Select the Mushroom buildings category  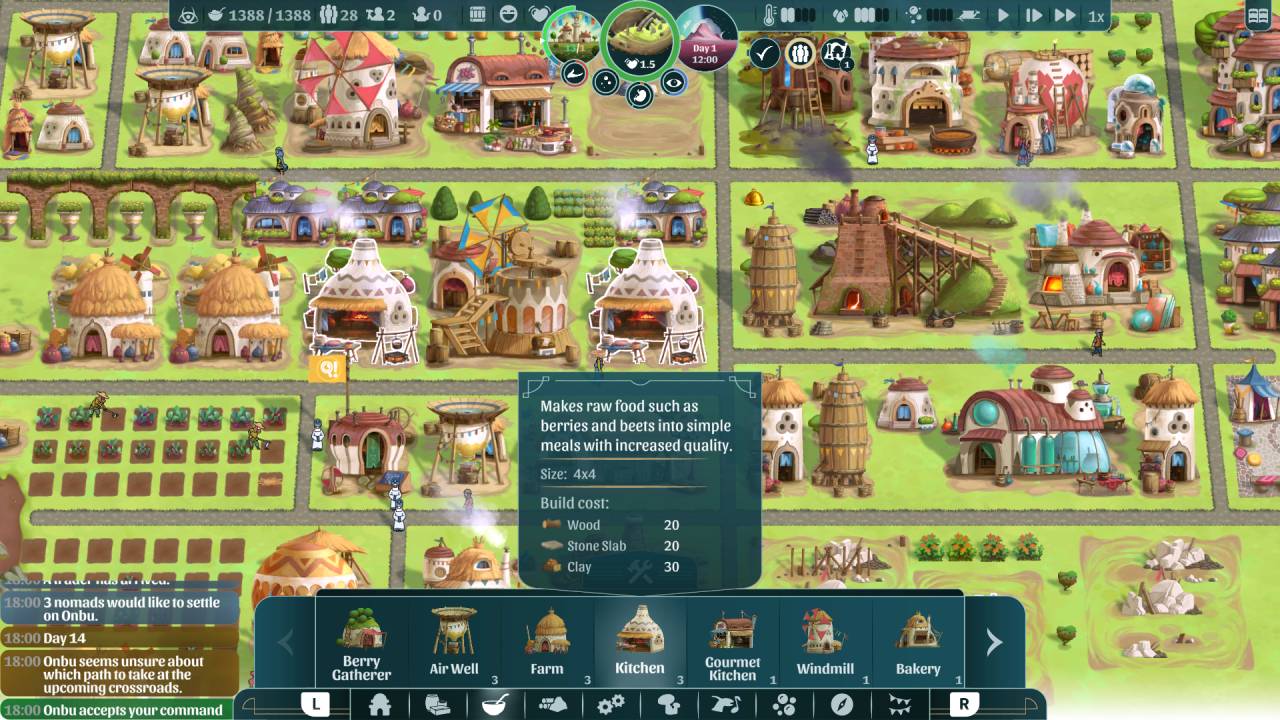coord(670,707)
